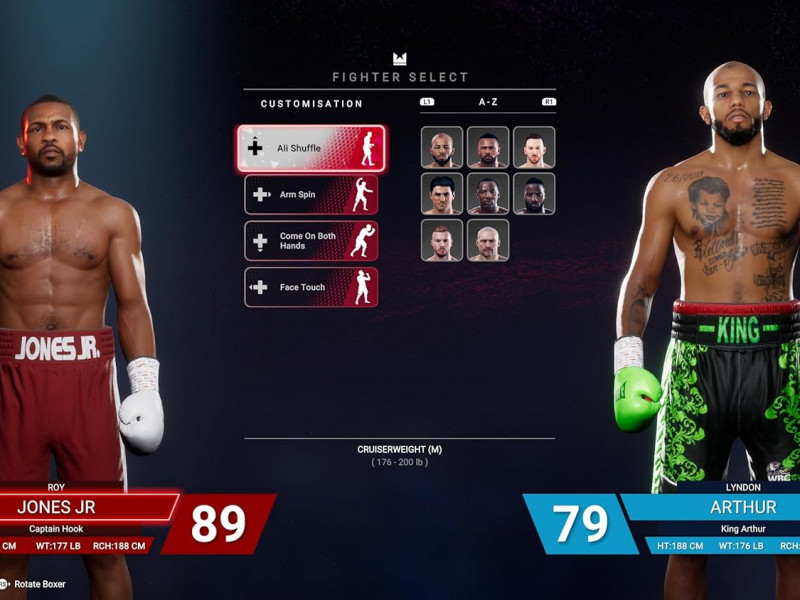
Task: Choose the white-blond haired fighter portrait
Action: [488, 240]
